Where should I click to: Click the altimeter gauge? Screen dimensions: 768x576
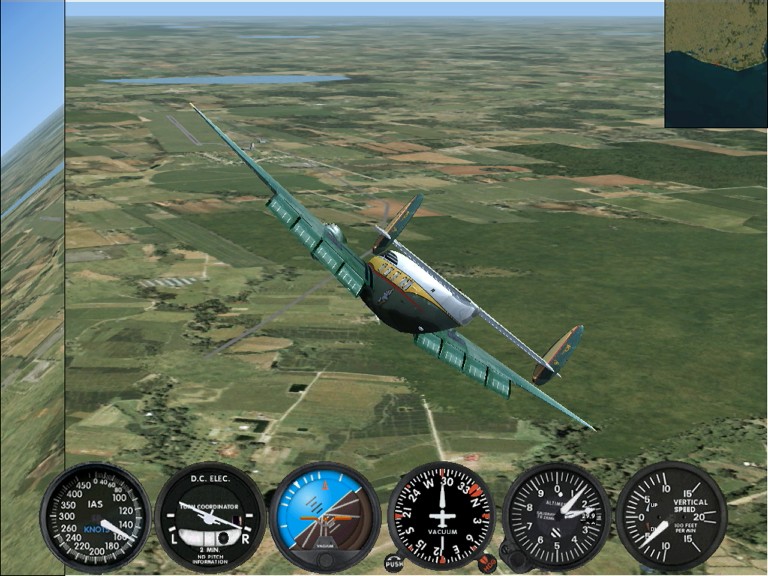557,514
